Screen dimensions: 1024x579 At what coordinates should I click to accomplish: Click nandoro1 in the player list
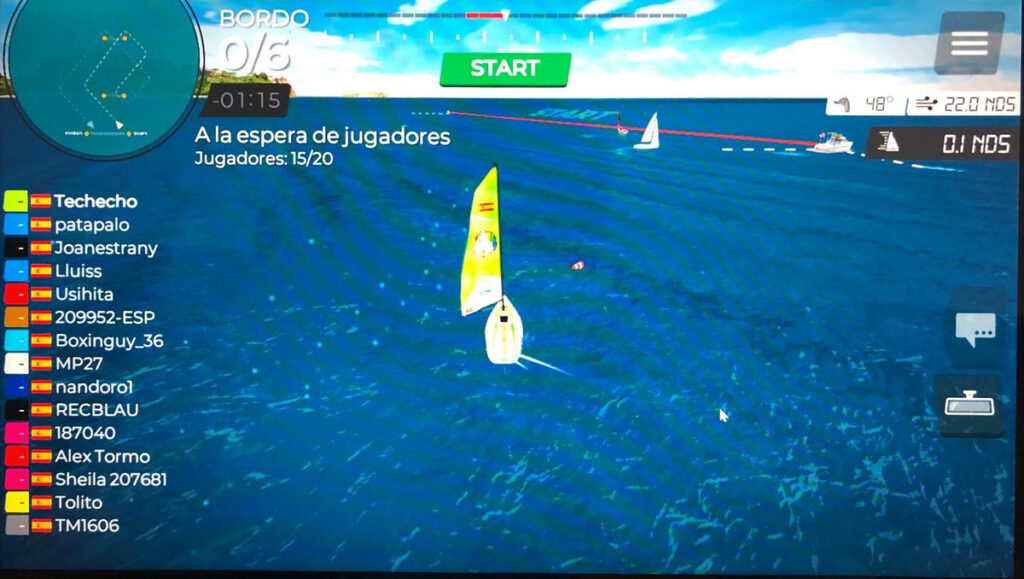[x=94, y=387]
